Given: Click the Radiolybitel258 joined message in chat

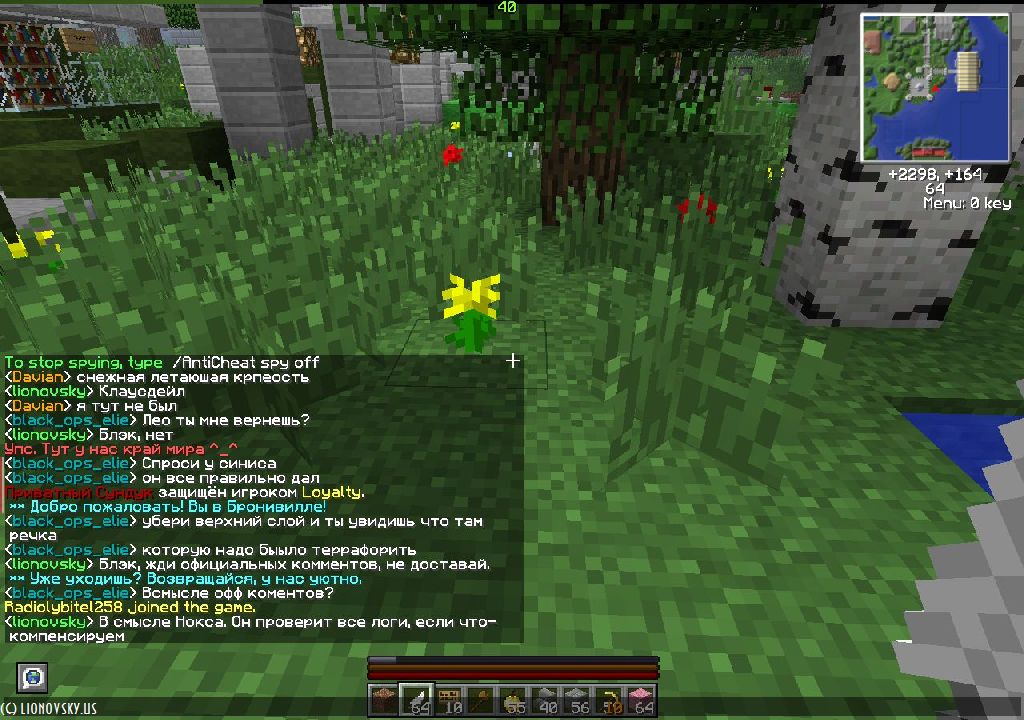Looking at the screenshot, I should pos(130,607).
